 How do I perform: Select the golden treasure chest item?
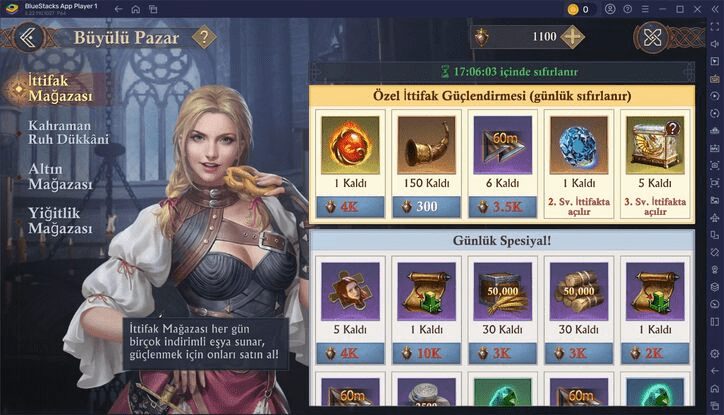pos(654,145)
